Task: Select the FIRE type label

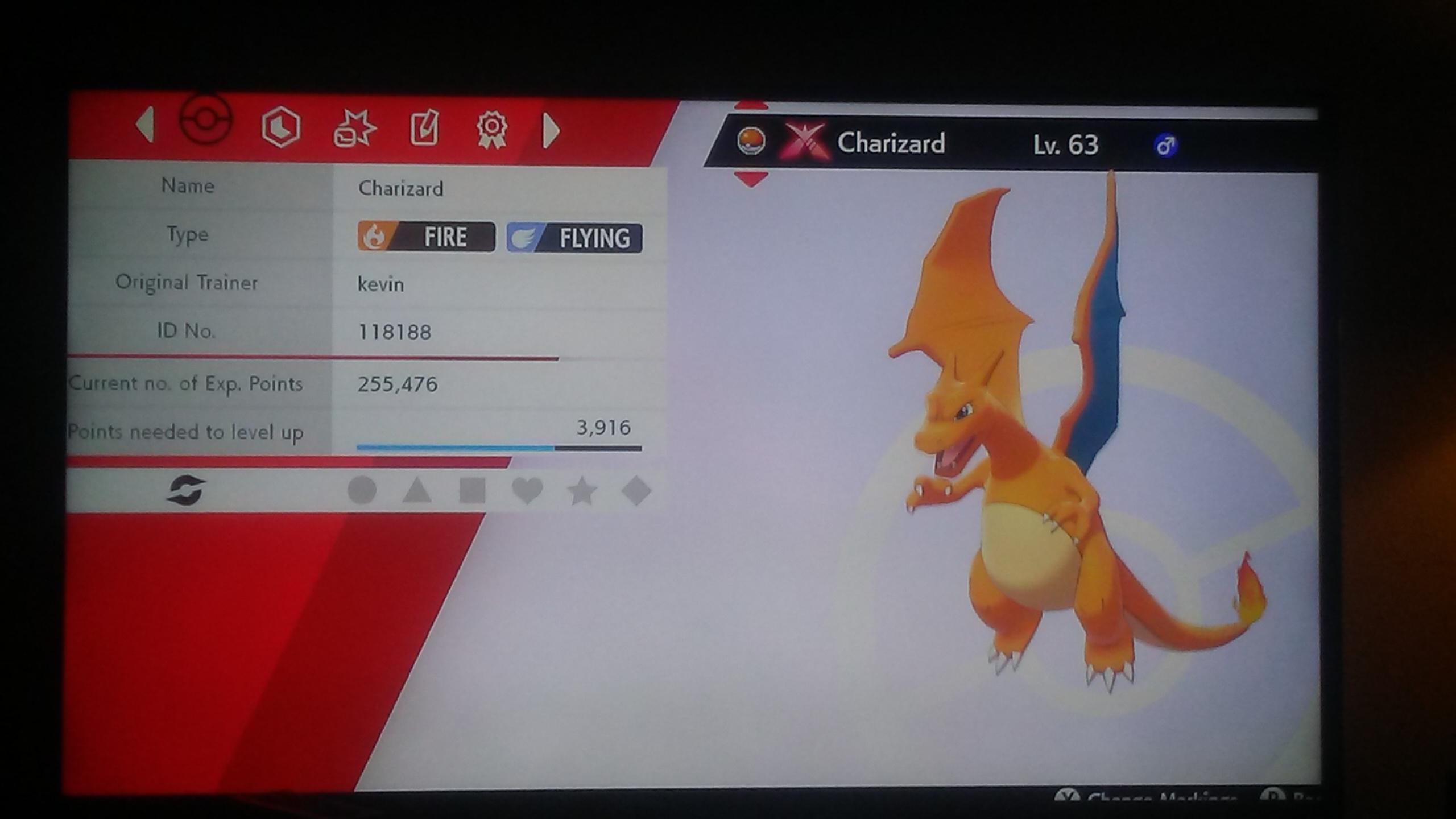Action: pos(424,237)
